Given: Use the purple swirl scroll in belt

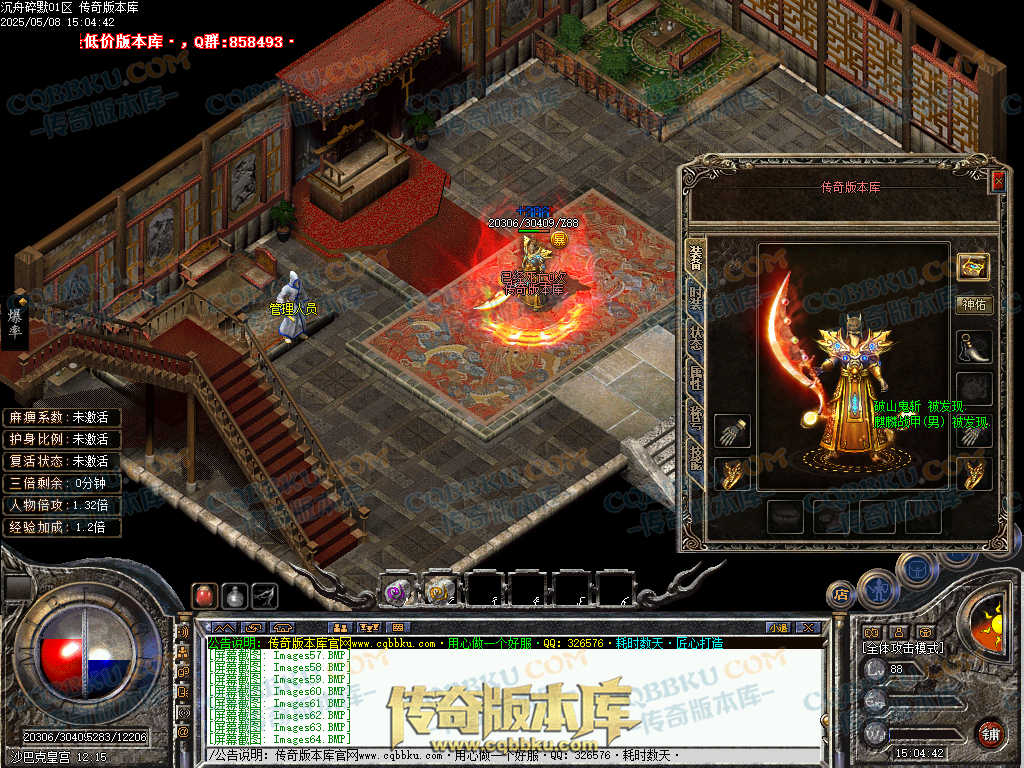Looking at the screenshot, I should 398,591.
